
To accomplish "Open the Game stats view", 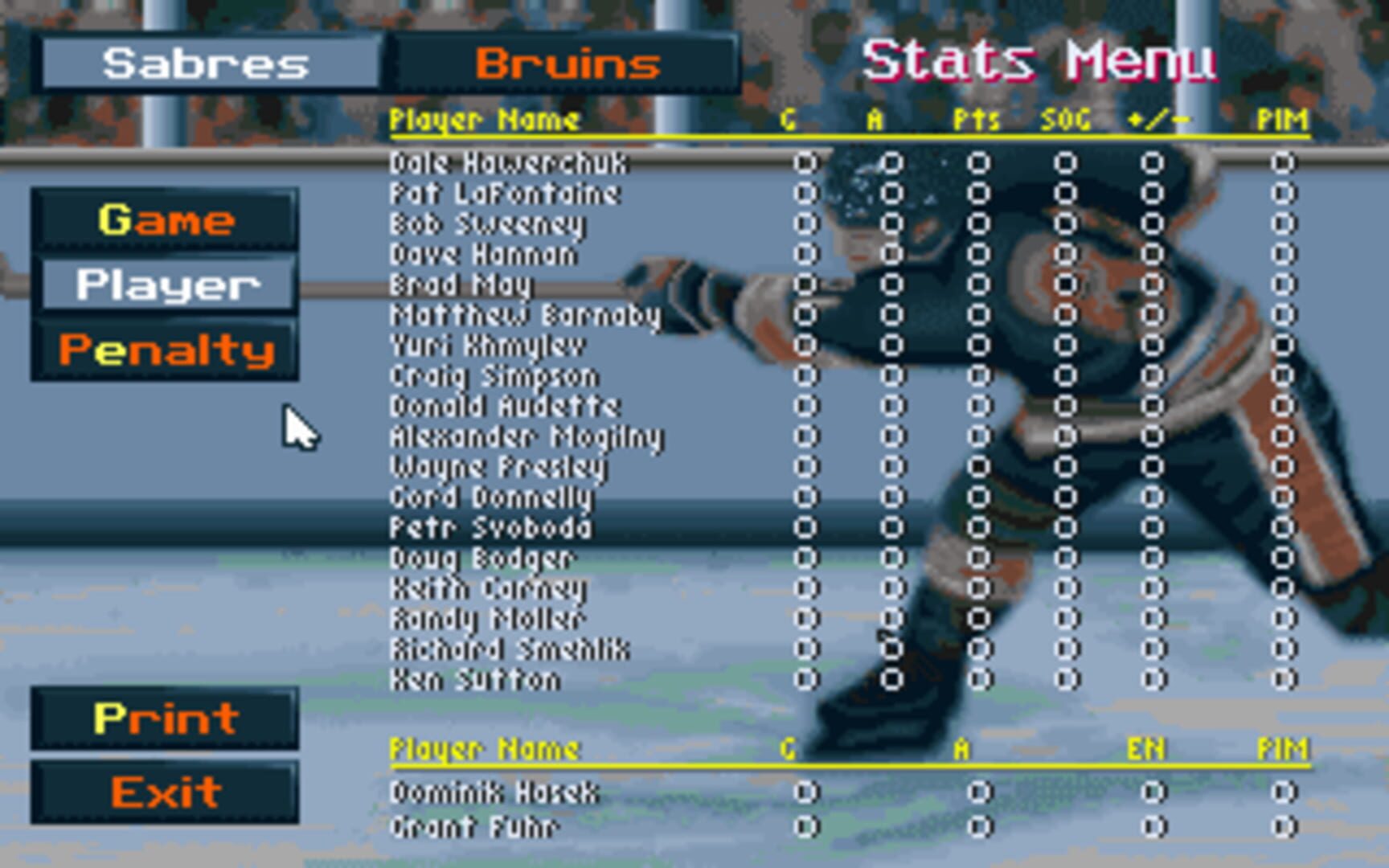I will pyautogui.click(x=166, y=221).
